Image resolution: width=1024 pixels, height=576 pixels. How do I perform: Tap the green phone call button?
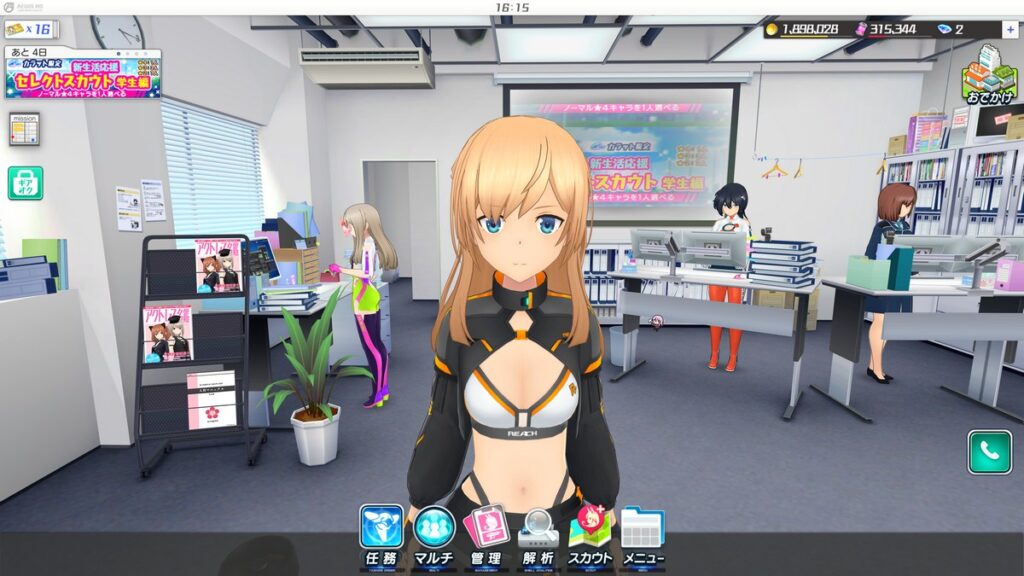point(989,451)
